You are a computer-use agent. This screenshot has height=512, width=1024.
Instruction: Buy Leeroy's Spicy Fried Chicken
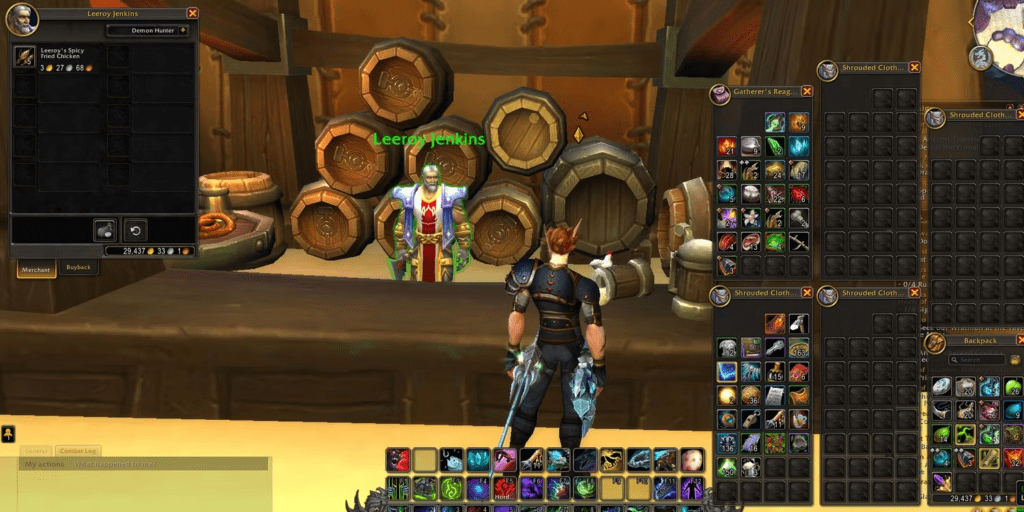(25, 56)
